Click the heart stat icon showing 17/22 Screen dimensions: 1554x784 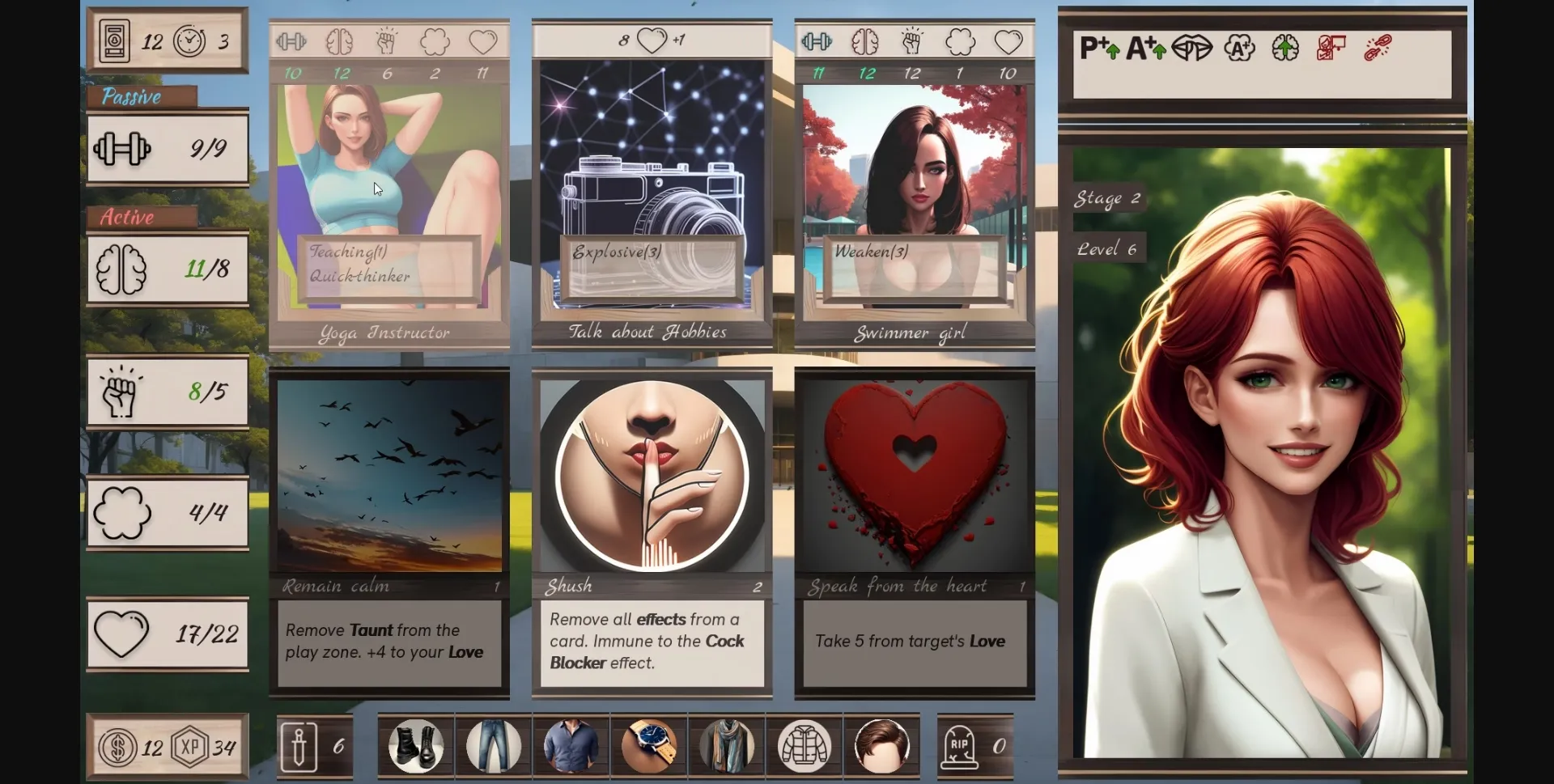tap(121, 634)
